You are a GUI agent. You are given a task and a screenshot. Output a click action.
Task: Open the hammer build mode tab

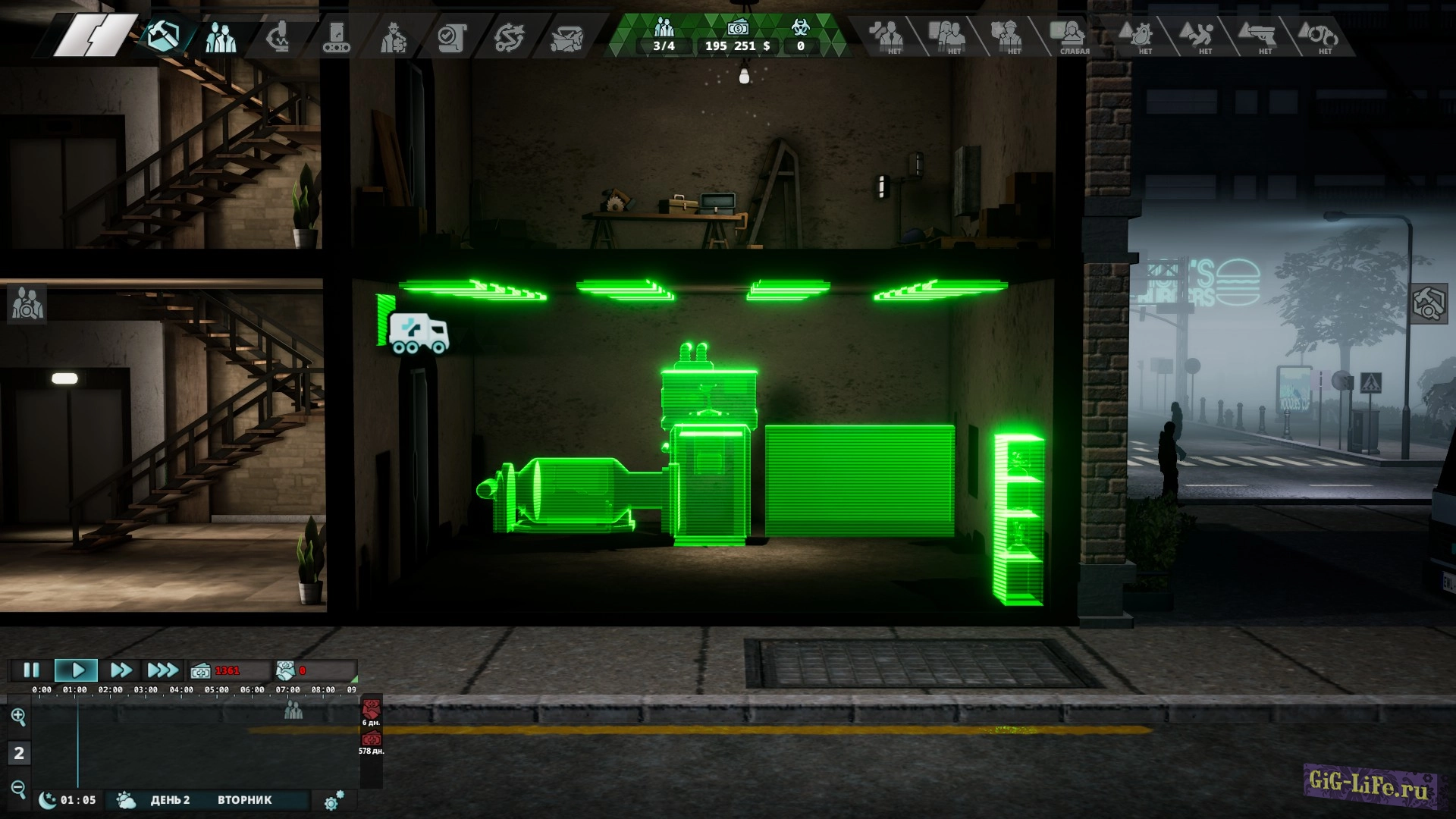164,36
